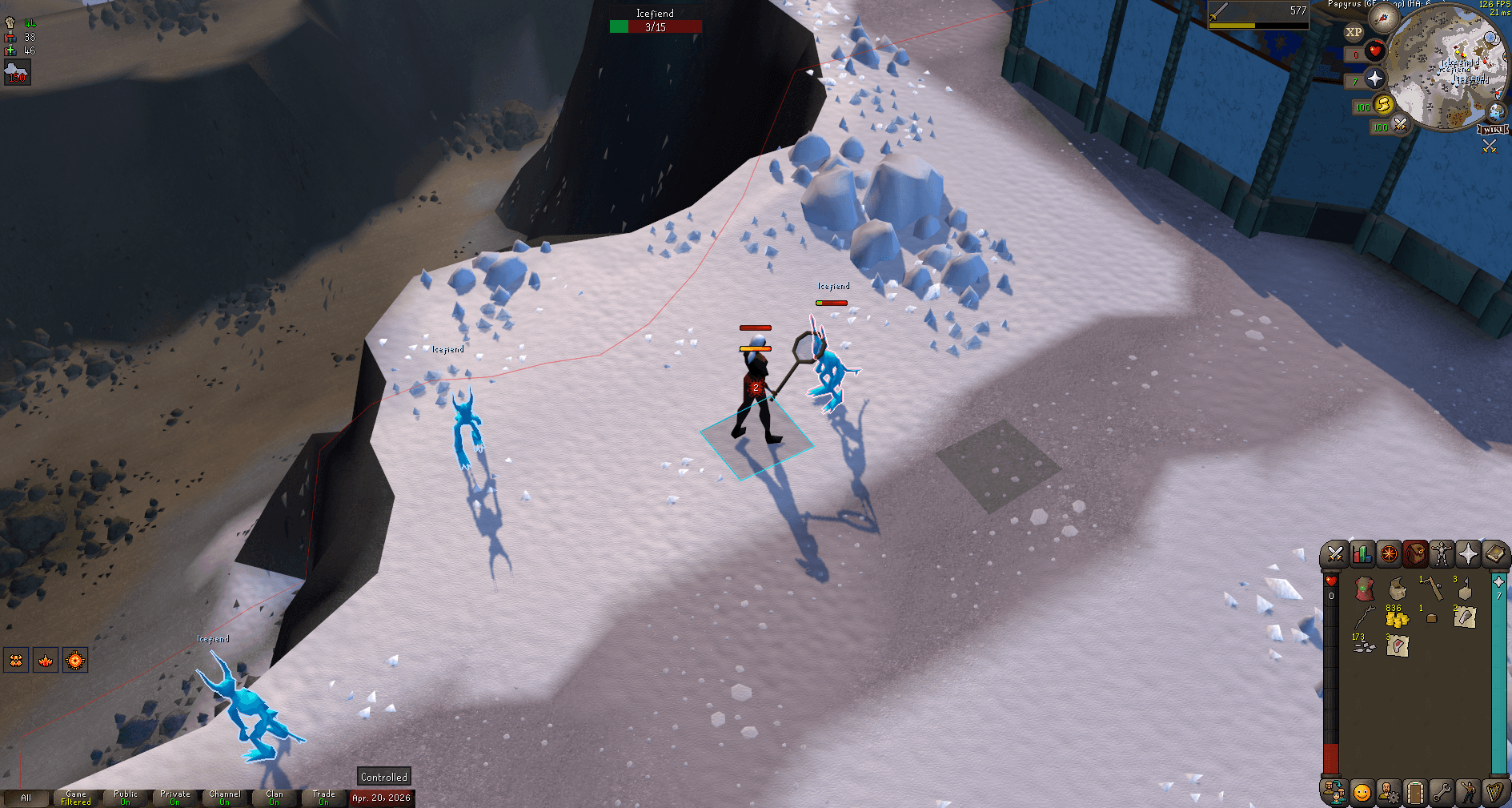Open the wrench Settings tab
The width and height of the screenshot is (1512, 808).
tap(1442, 792)
